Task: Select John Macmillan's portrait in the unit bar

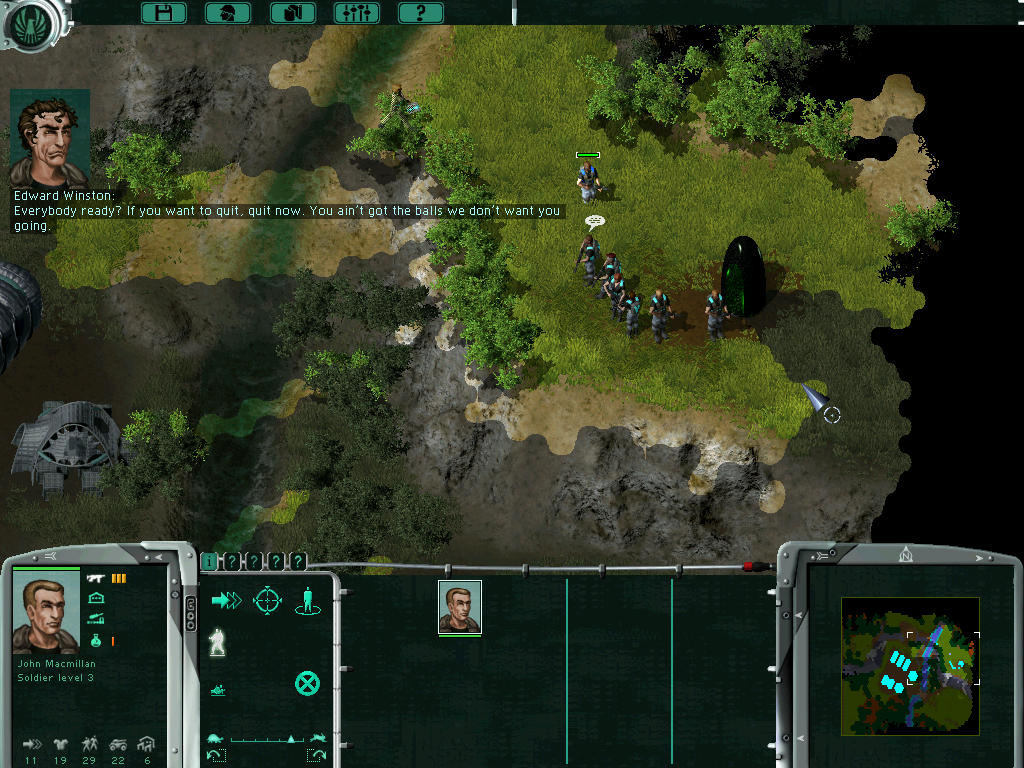Action: click(460, 606)
